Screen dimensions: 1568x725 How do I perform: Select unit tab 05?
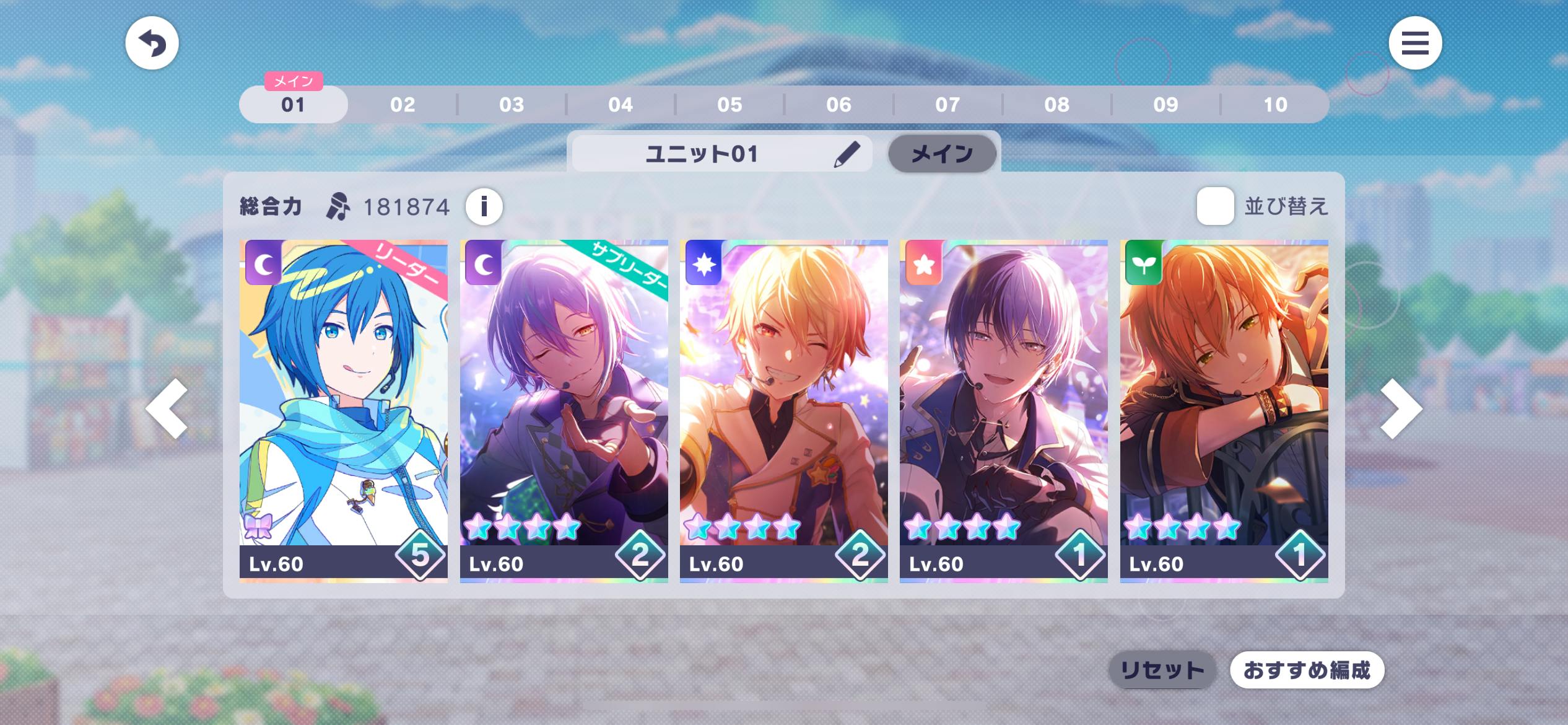point(730,105)
